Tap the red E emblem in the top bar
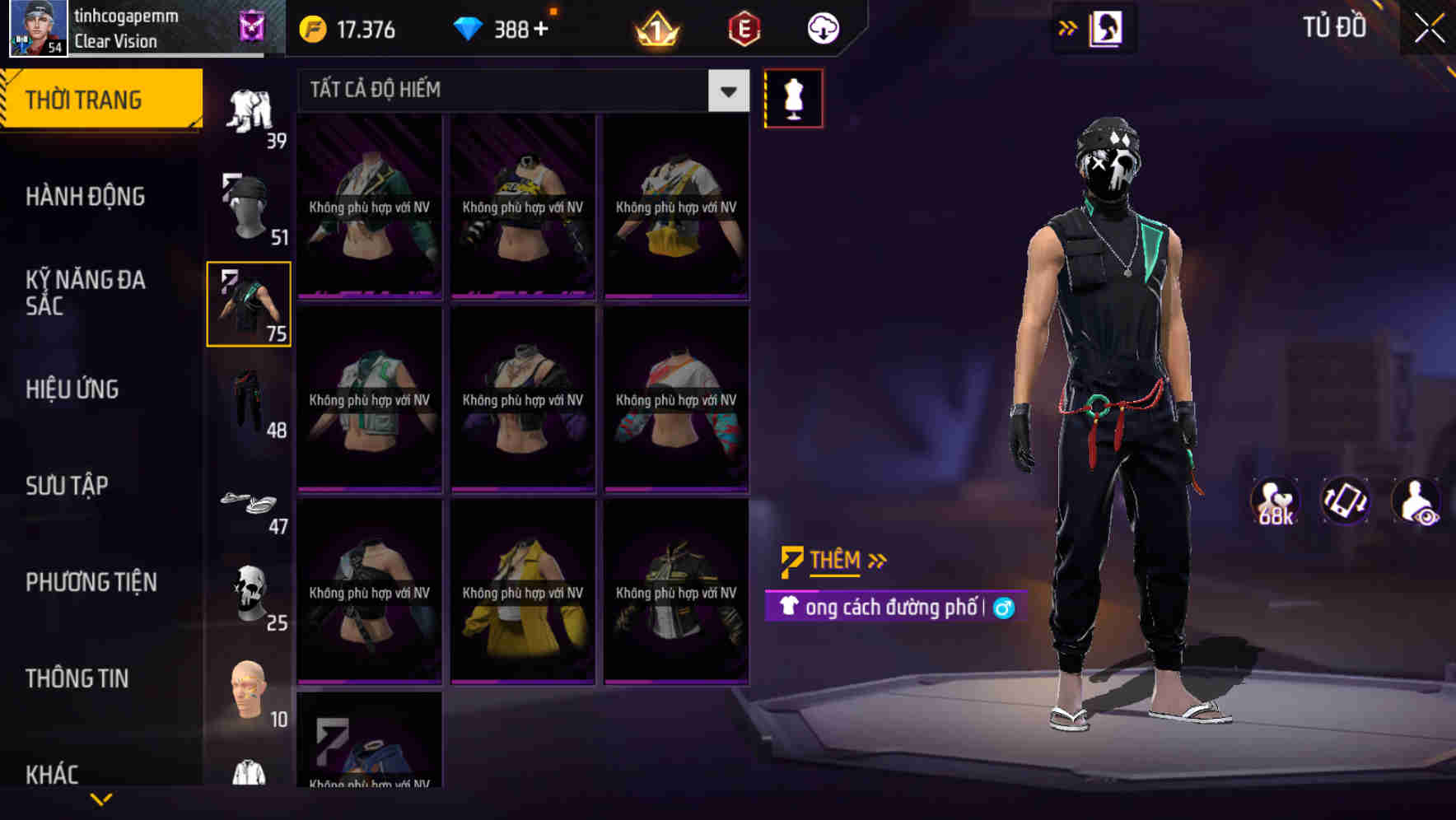 coord(740,27)
